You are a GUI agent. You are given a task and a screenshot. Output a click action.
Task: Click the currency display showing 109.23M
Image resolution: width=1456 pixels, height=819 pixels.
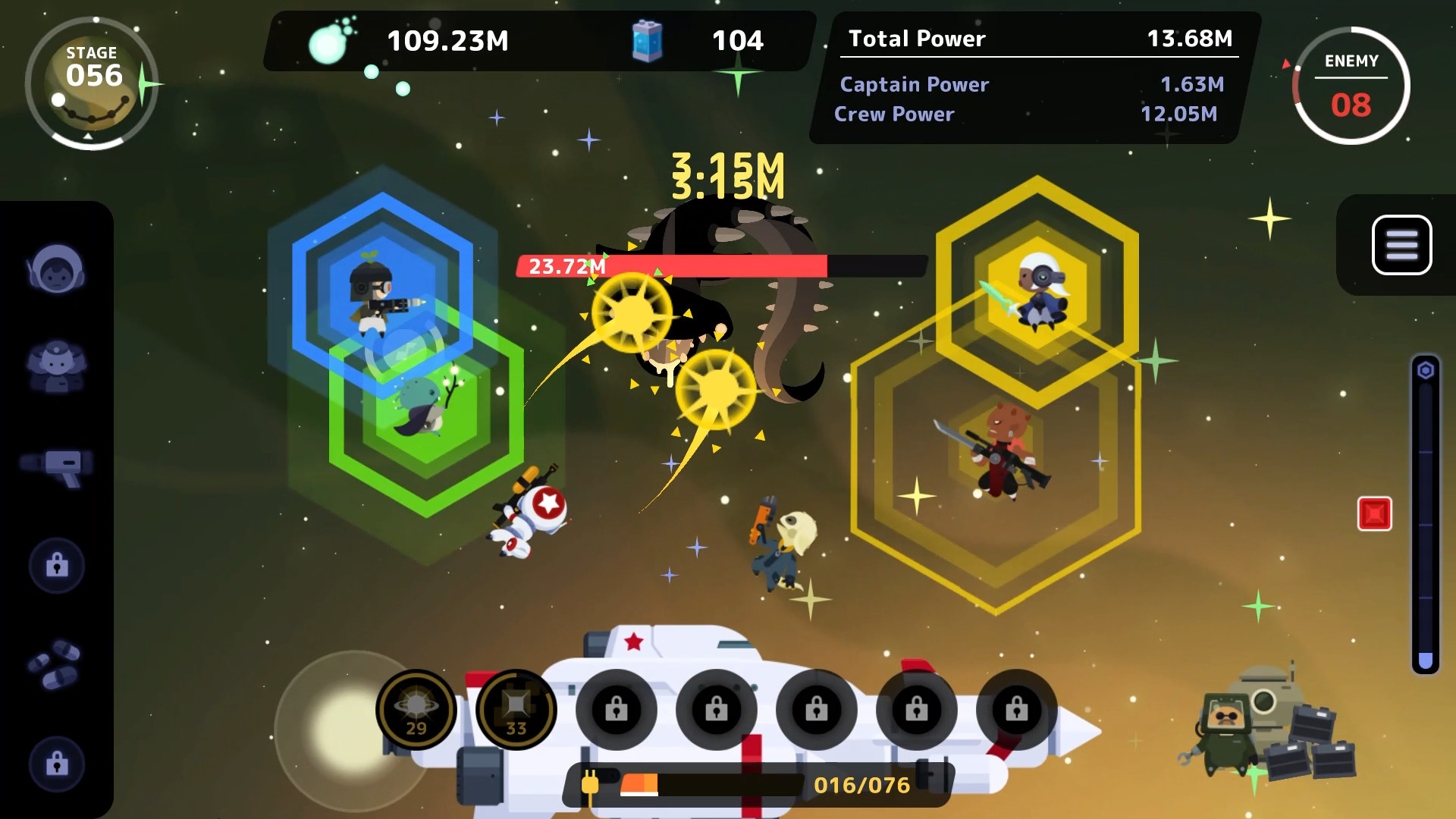coord(447,41)
